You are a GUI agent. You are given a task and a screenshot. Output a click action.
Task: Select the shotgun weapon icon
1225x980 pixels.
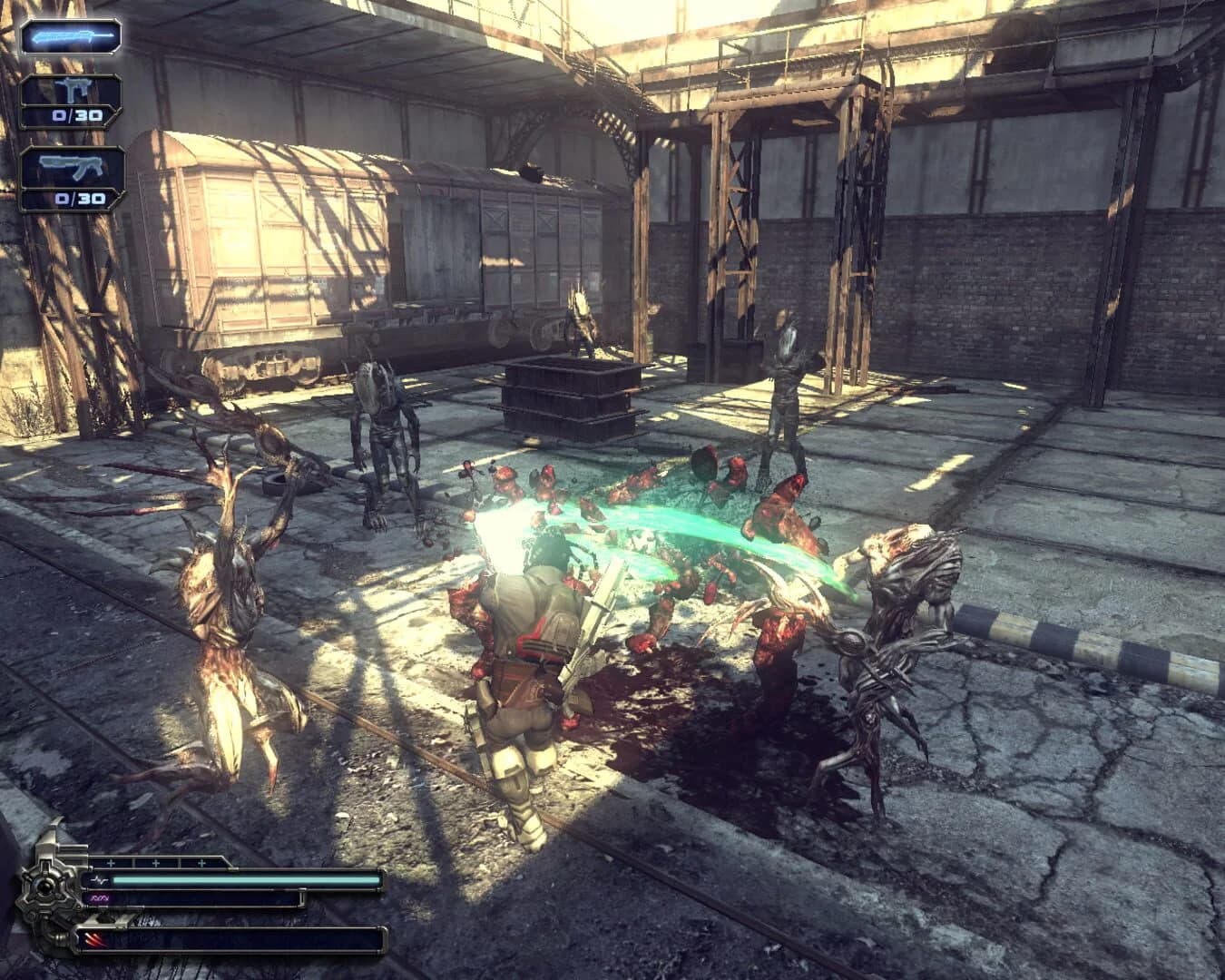pos(73,165)
